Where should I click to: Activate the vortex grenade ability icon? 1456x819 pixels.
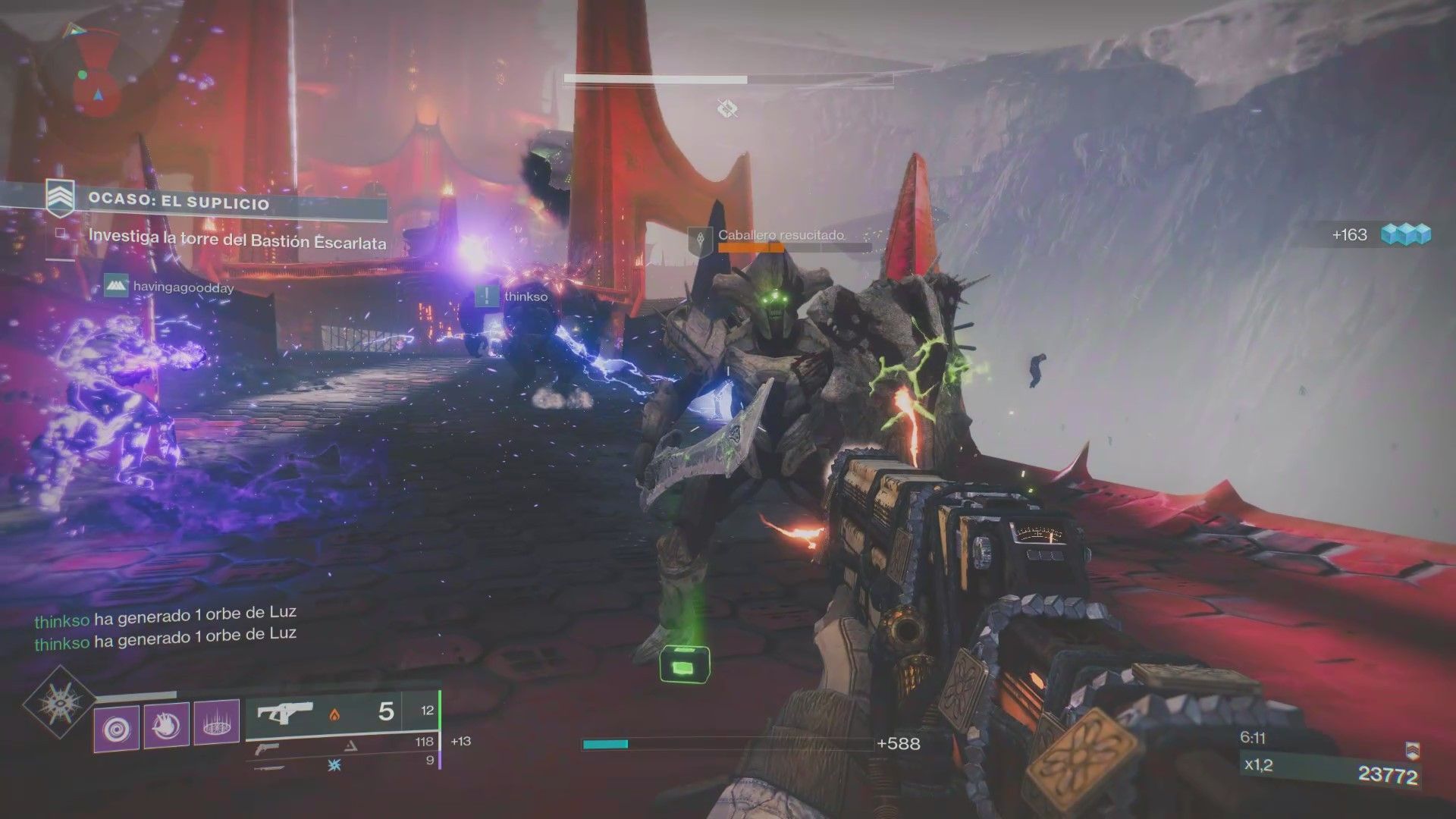(116, 726)
